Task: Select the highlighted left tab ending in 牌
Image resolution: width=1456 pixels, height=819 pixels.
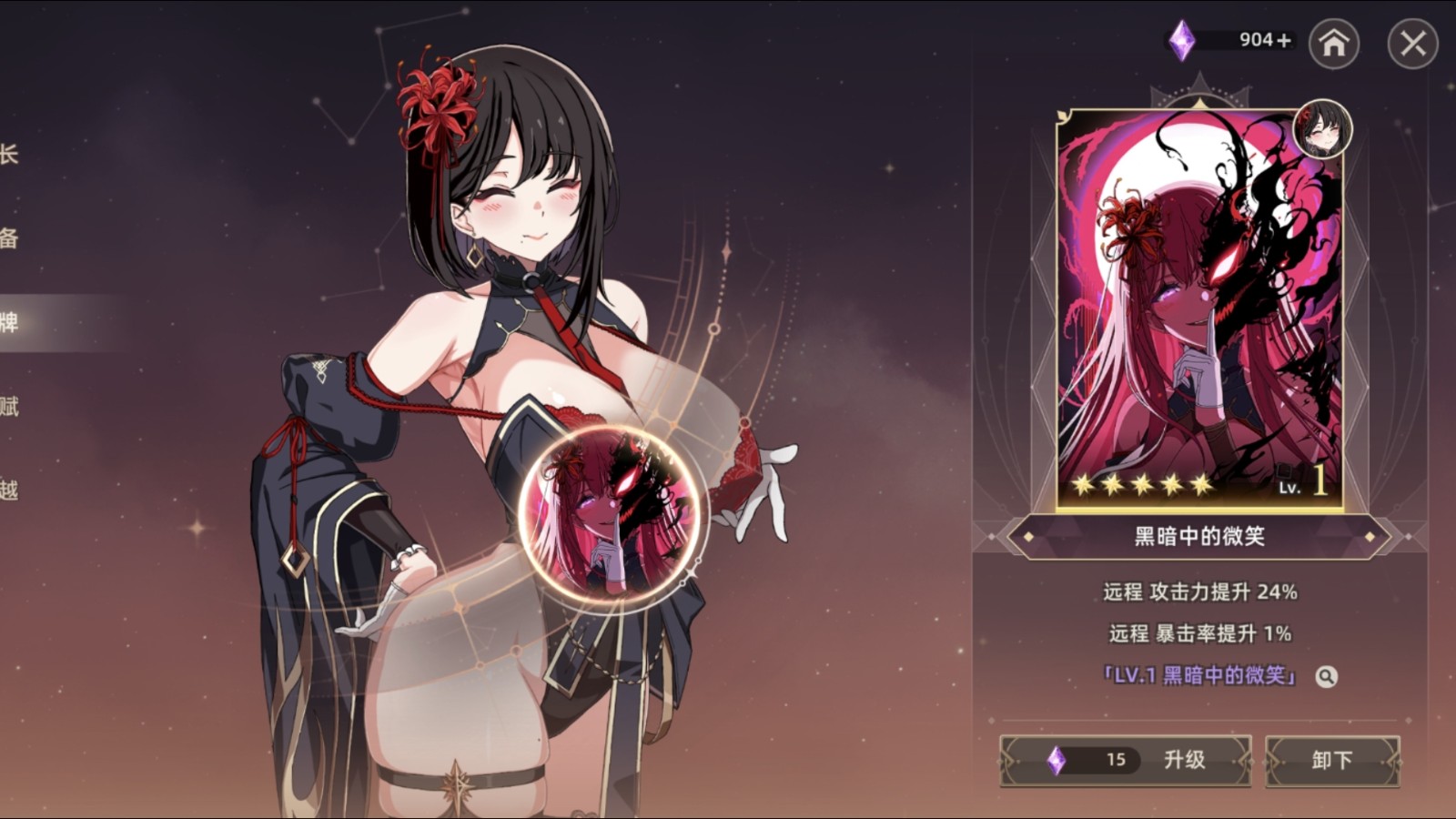Action: (x=9, y=322)
